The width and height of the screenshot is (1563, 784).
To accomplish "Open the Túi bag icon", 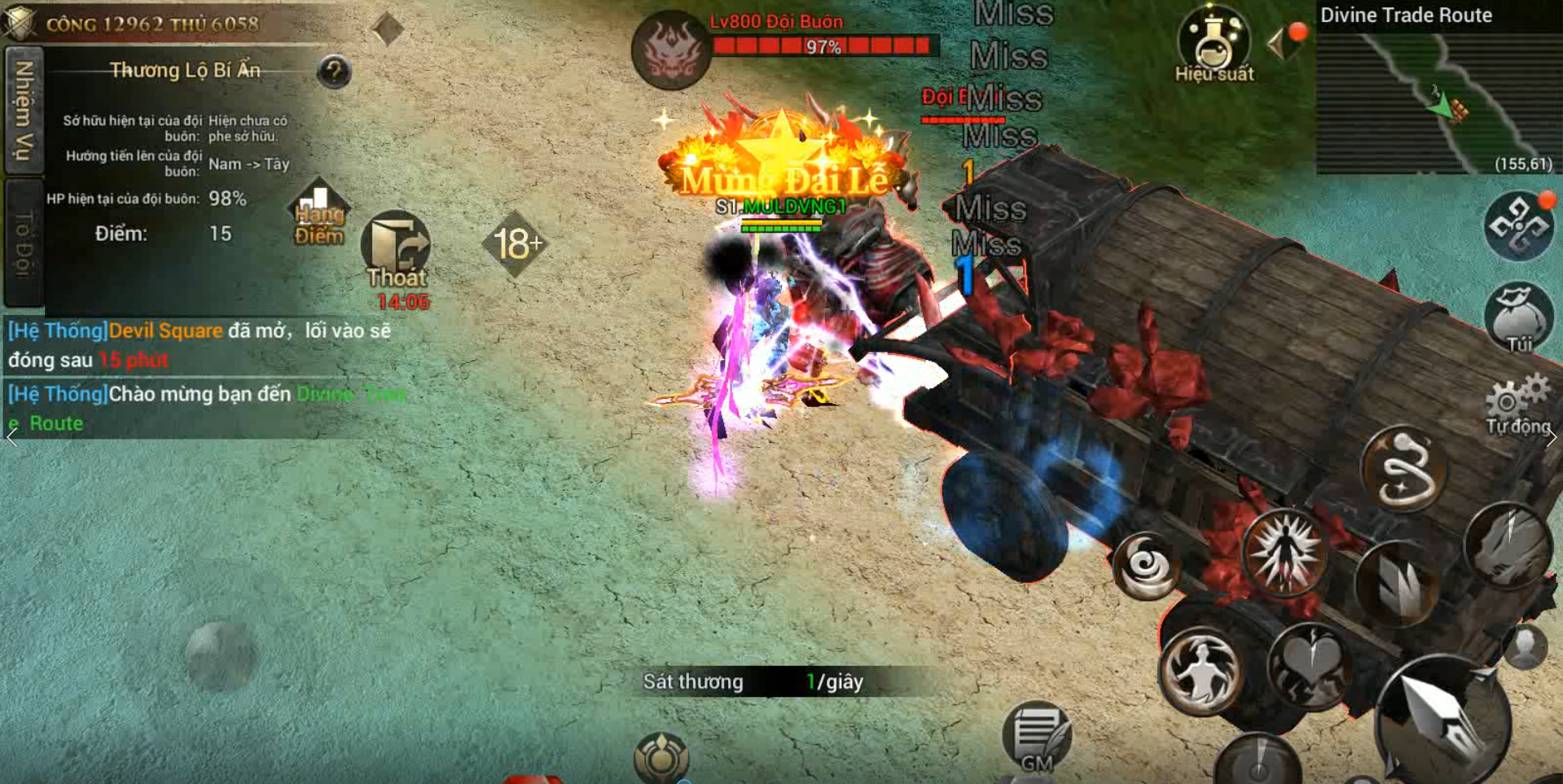I will [x=1518, y=318].
